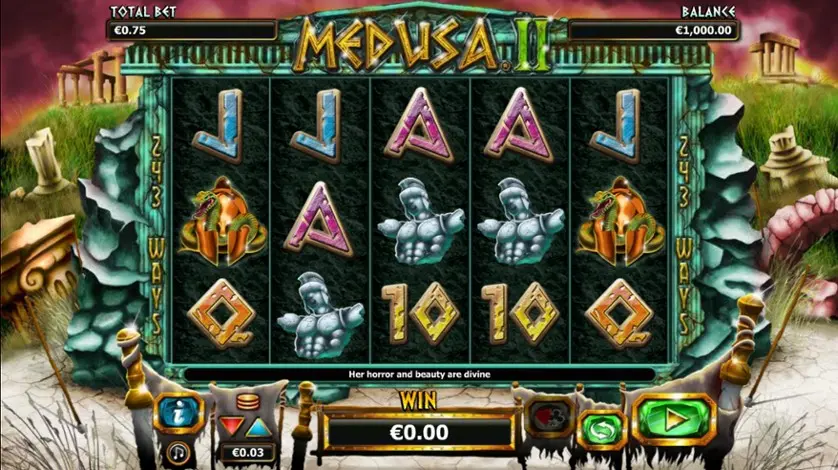Toggle sound with the music note icon
The image size is (838, 470).
[180, 450]
